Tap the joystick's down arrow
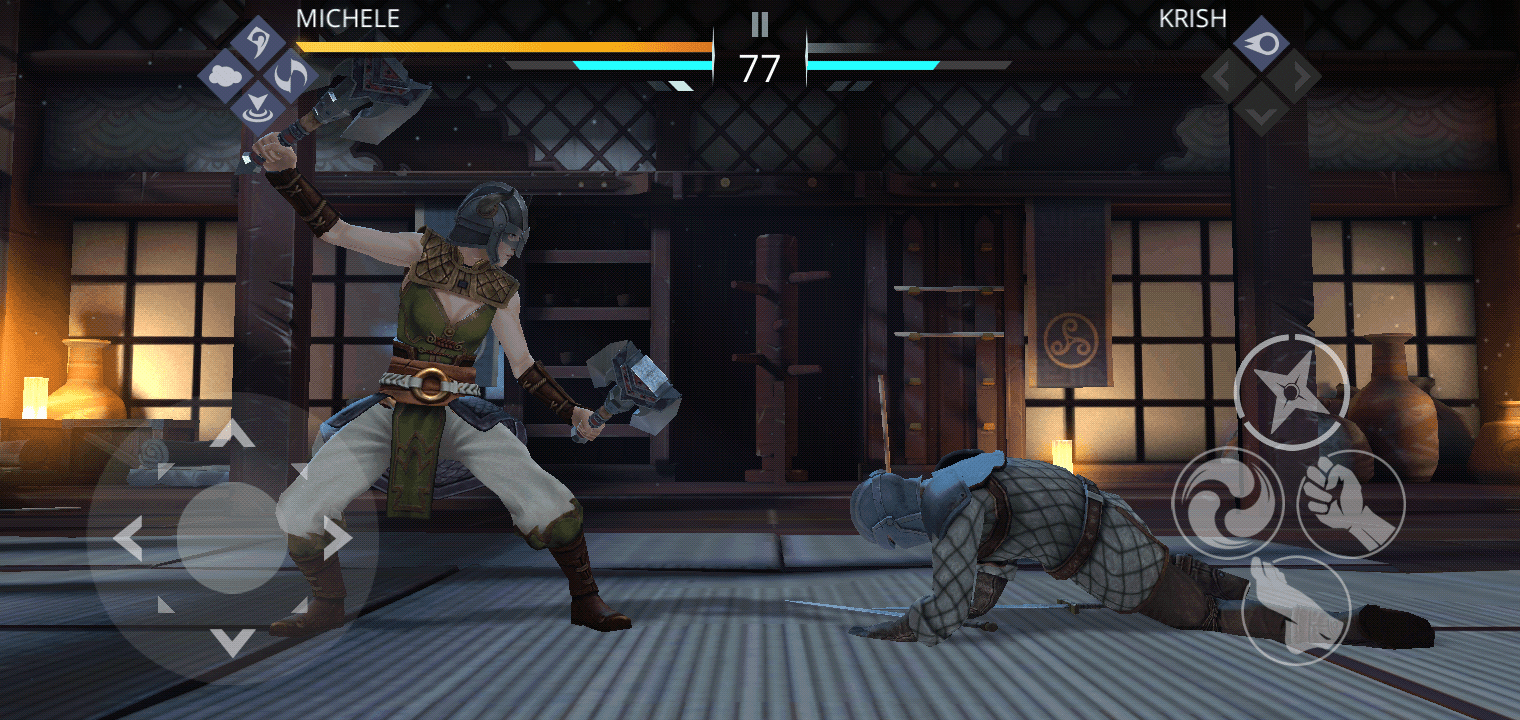Image resolution: width=1520 pixels, height=720 pixels. [x=233, y=642]
